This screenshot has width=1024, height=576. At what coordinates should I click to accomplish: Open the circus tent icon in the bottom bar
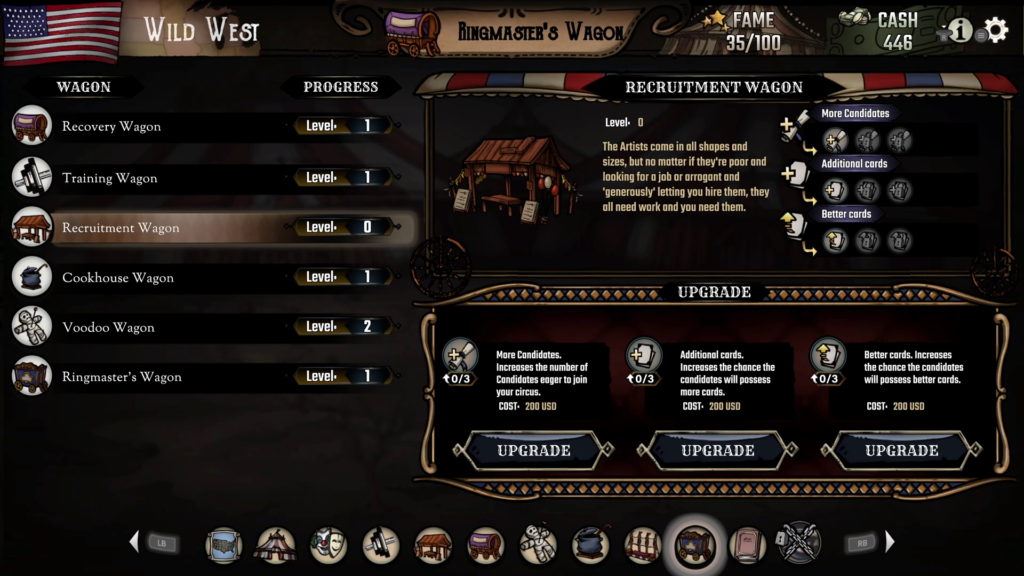point(276,545)
